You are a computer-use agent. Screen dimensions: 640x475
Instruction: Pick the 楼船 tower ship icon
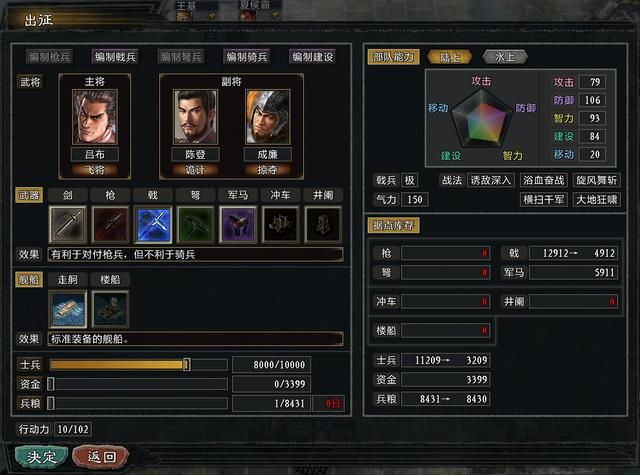pyautogui.click(x=110, y=309)
